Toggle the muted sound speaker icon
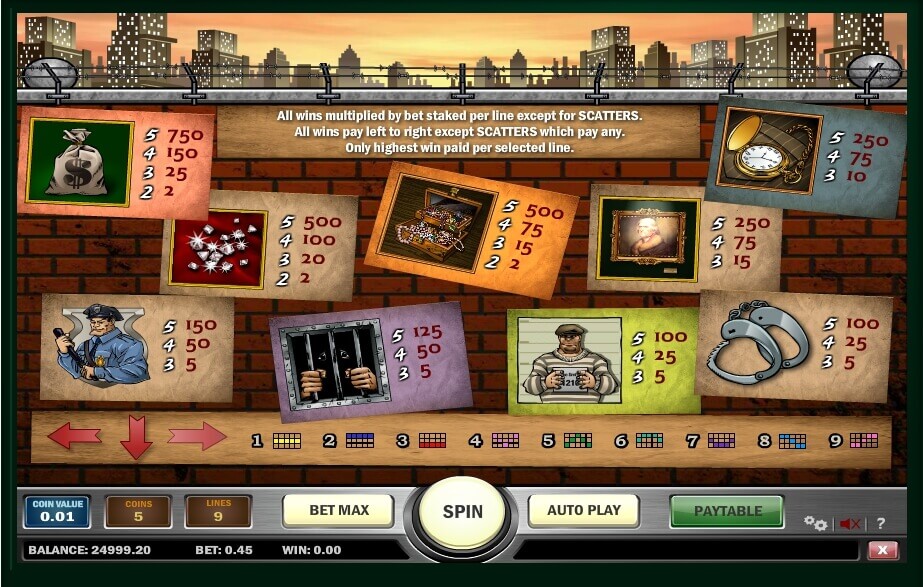Viewport: 923px width, 587px height. pyautogui.click(x=851, y=523)
